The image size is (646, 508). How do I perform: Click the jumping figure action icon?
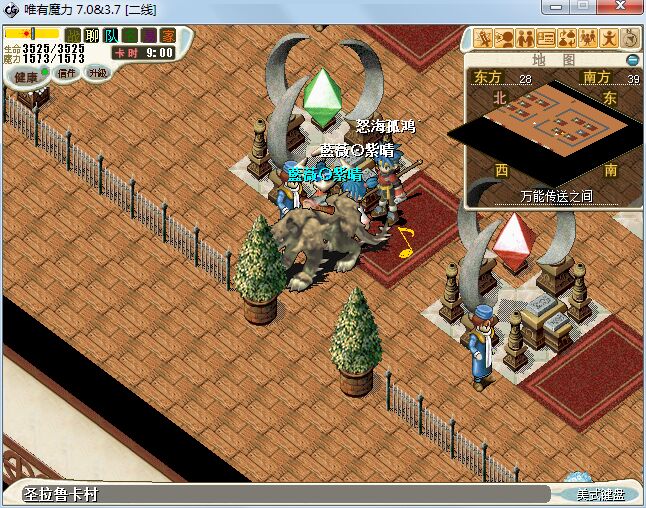608,39
